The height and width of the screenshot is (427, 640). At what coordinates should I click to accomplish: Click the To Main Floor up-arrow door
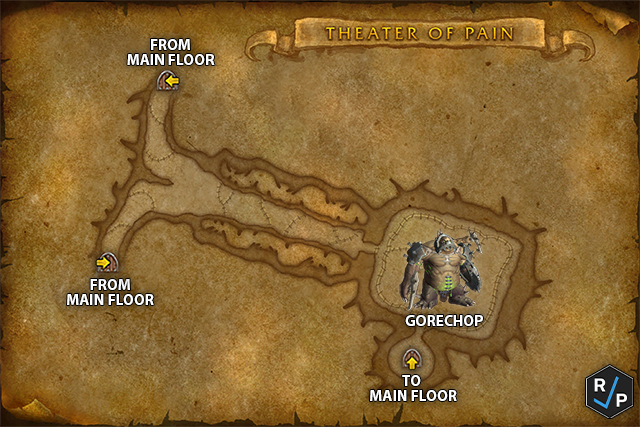[x=412, y=360]
